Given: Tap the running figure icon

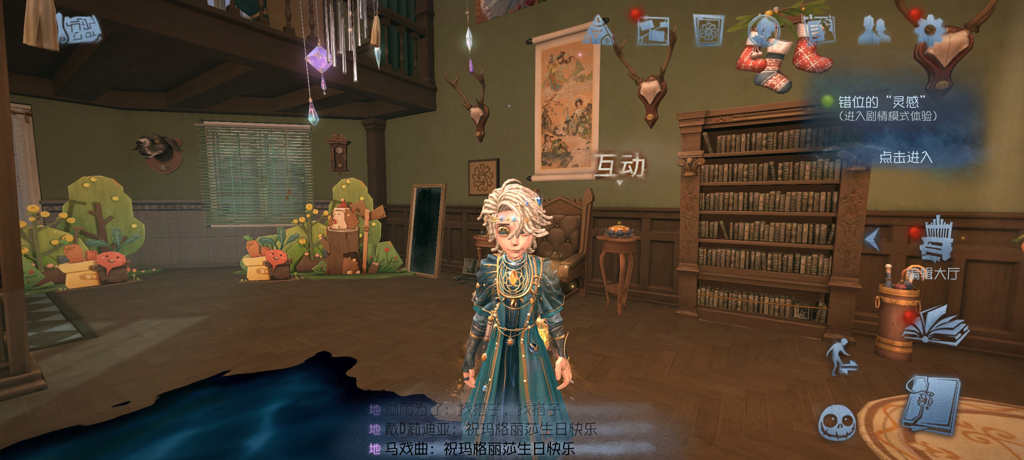Looking at the screenshot, I should point(838,356).
